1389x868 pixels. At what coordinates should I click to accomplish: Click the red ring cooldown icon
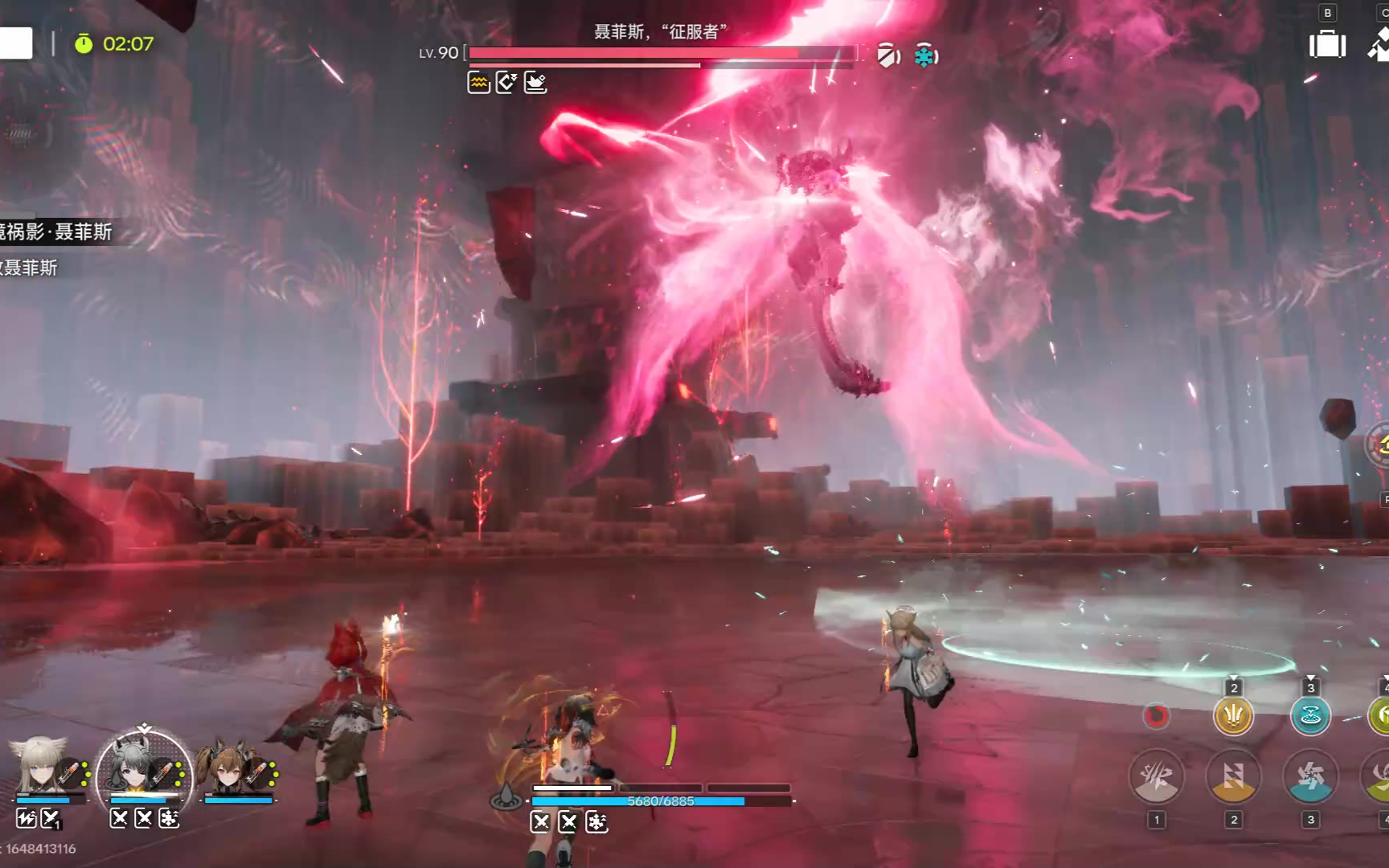[1156, 714]
